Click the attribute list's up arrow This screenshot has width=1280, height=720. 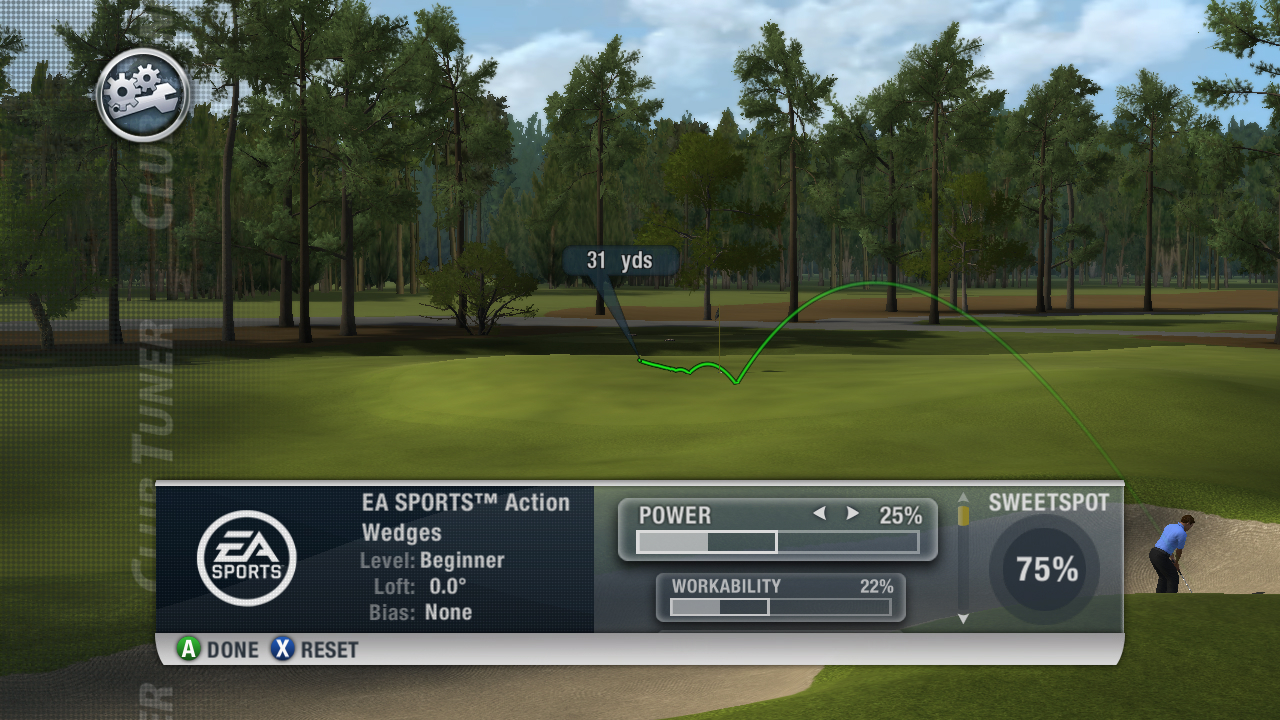[963, 497]
